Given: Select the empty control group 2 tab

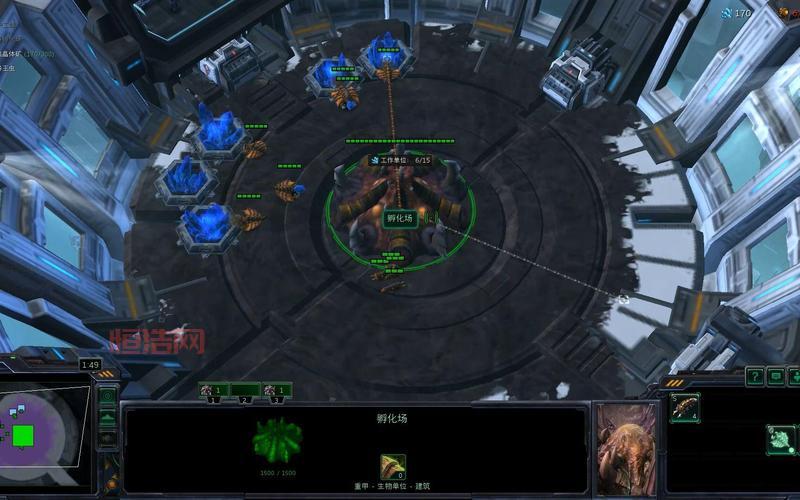Looking at the screenshot, I should (245, 390).
